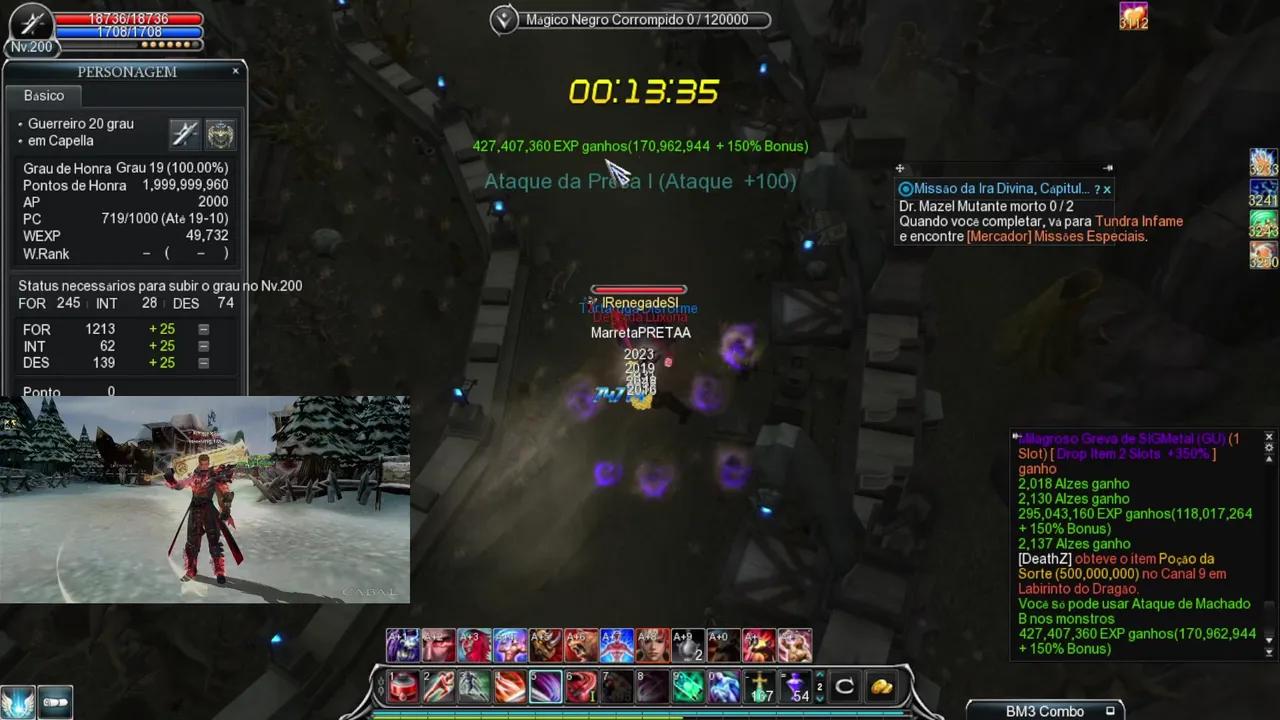Click the HP potion icon in hotbar slot 1
1280x720 pixels.
tap(402, 686)
